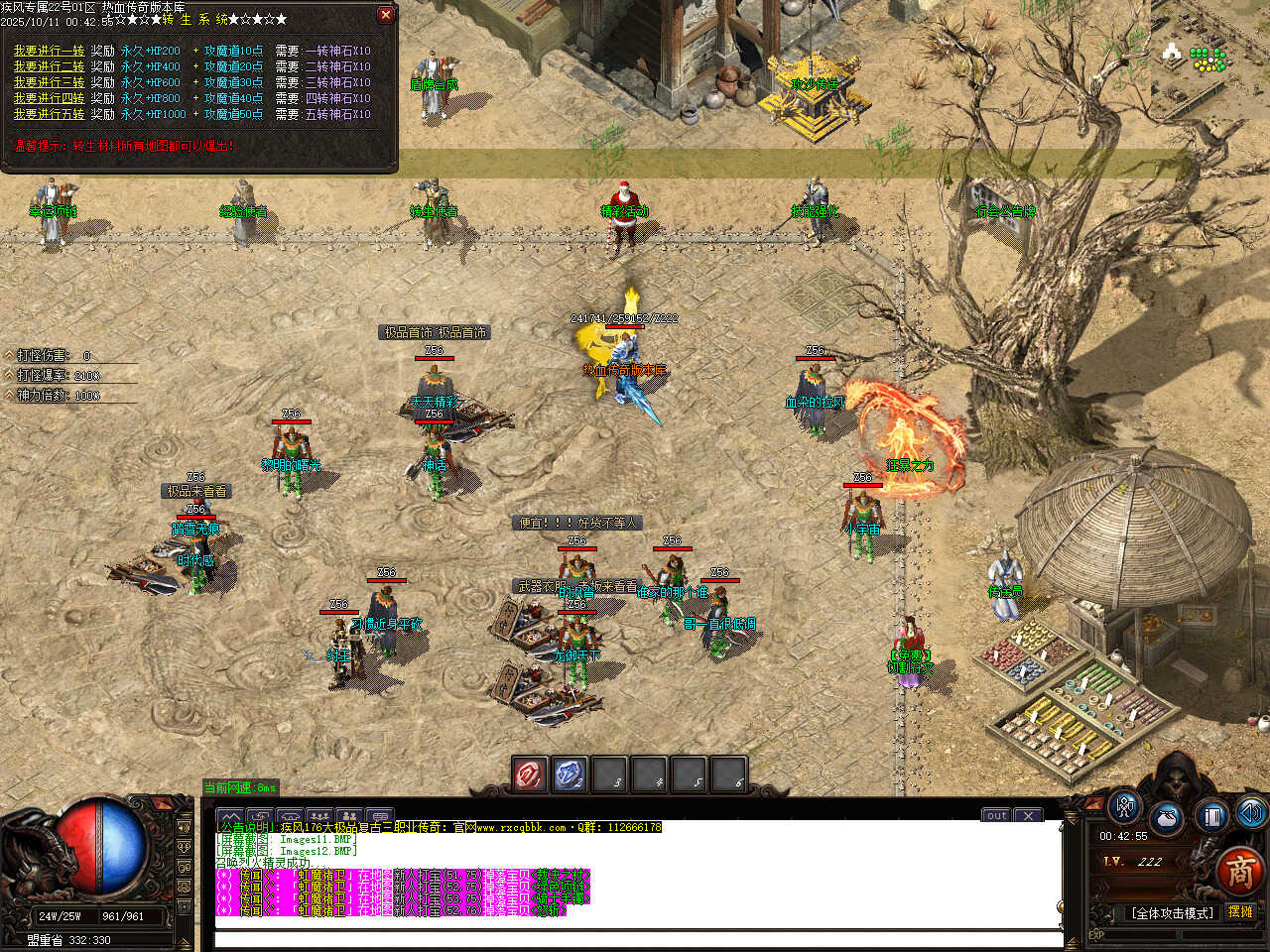
Task: Expand the 打怪伤害 stat row
Action: tap(10, 355)
